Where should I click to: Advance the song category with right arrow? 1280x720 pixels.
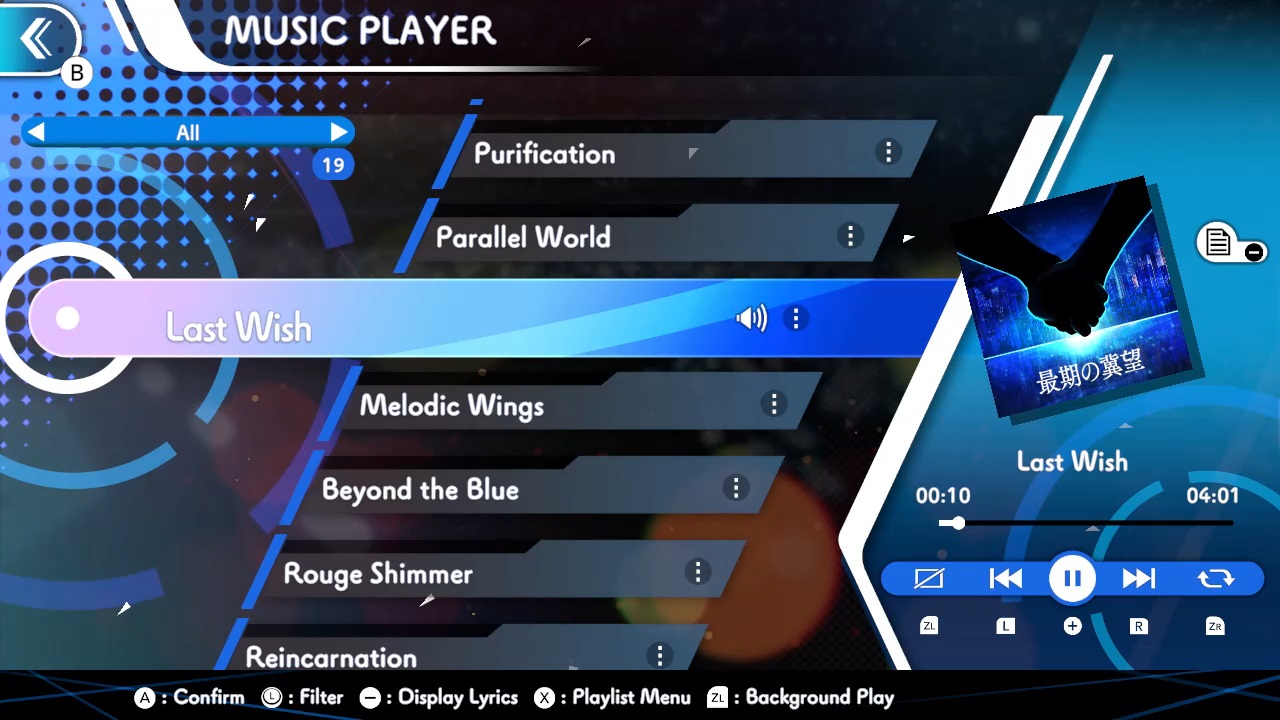point(339,132)
